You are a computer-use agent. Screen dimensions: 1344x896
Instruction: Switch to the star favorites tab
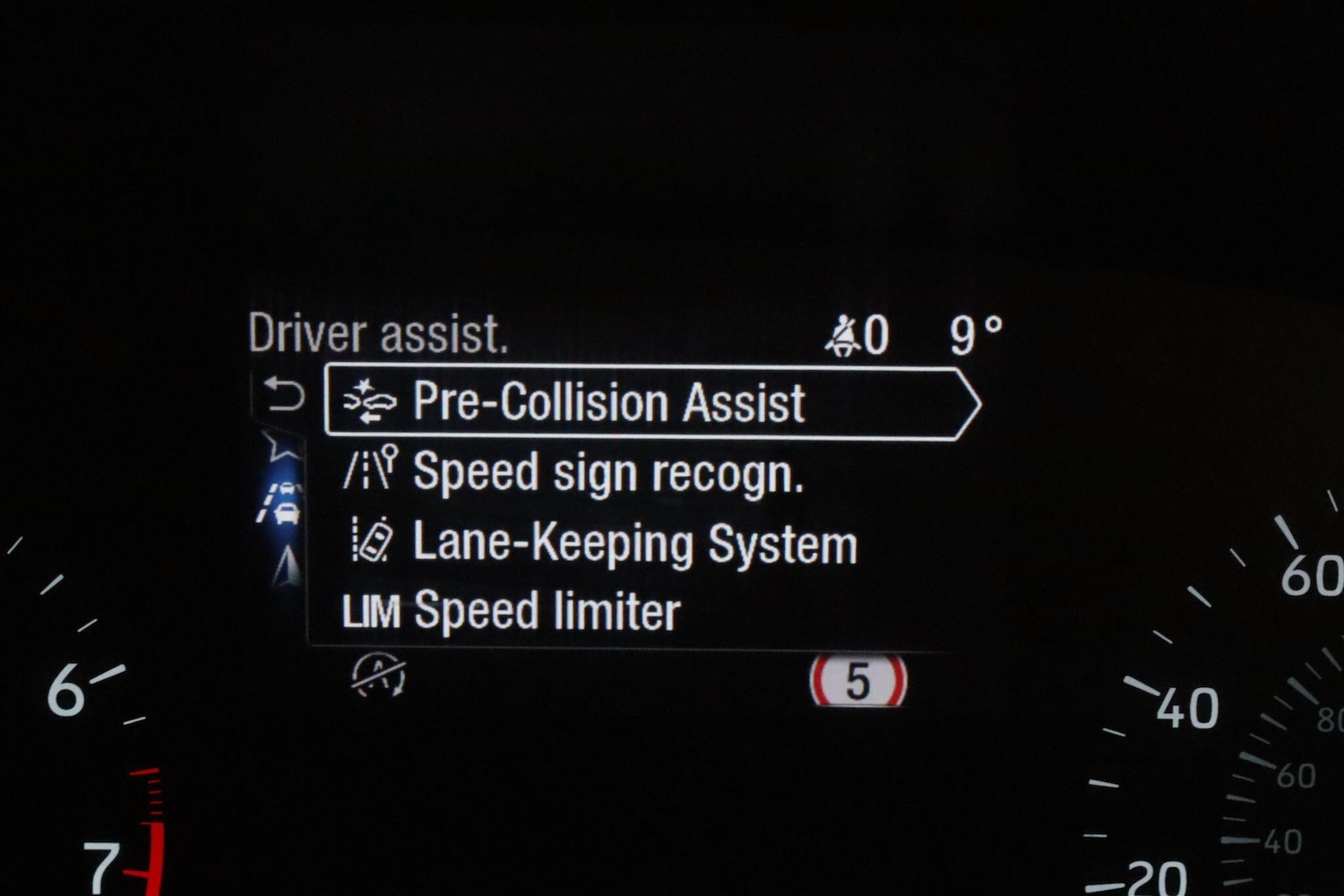coord(281,445)
